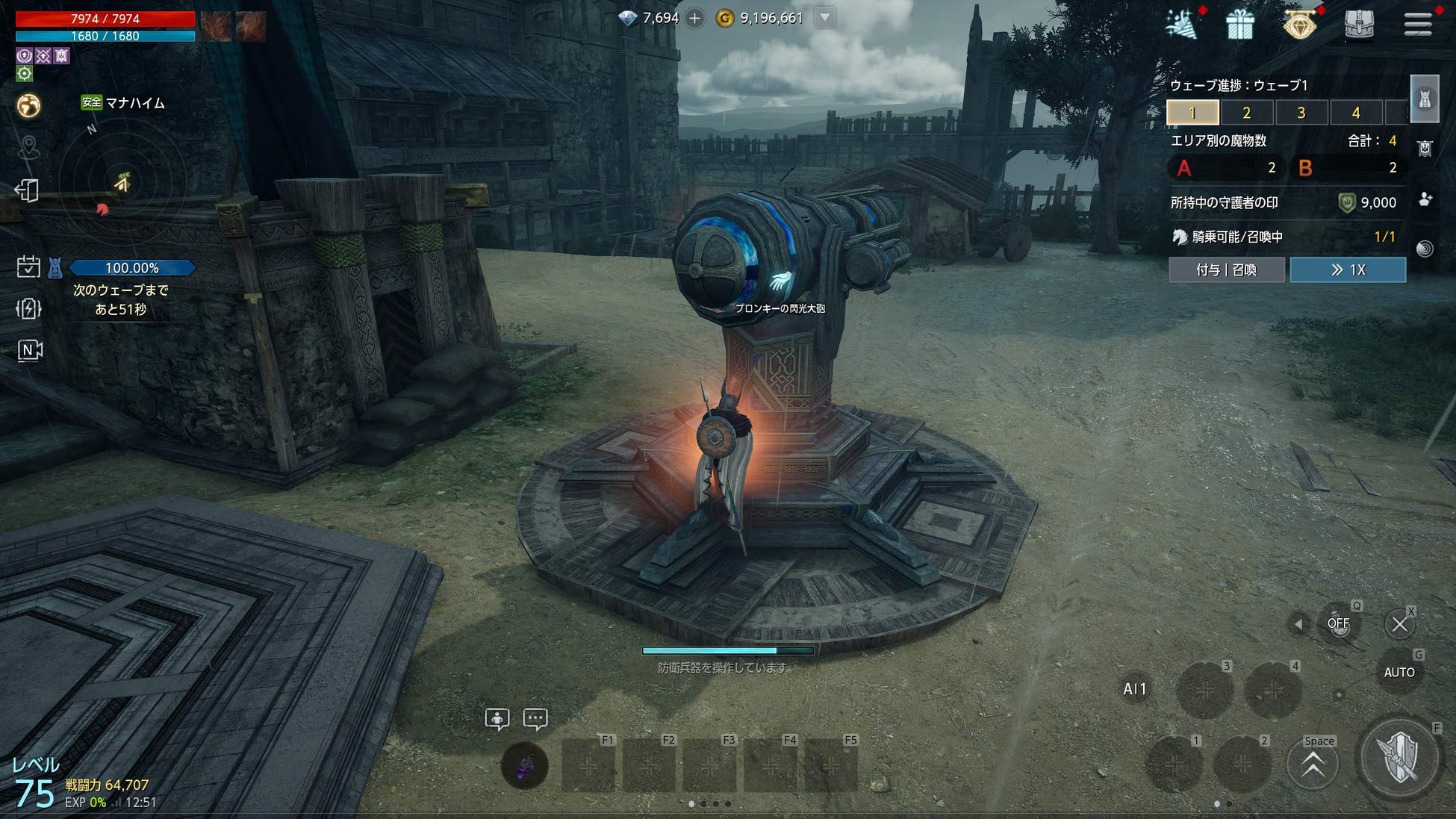The height and width of the screenshot is (819, 1456).
Task: Add diamonds with the plus button
Action: click(694, 18)
